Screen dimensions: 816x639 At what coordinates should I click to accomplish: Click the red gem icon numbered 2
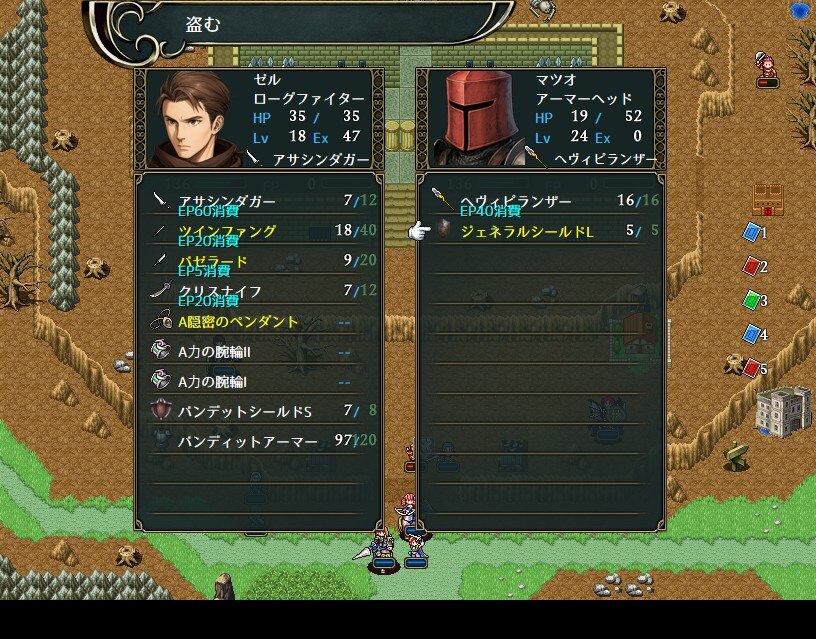pos(751,267)
